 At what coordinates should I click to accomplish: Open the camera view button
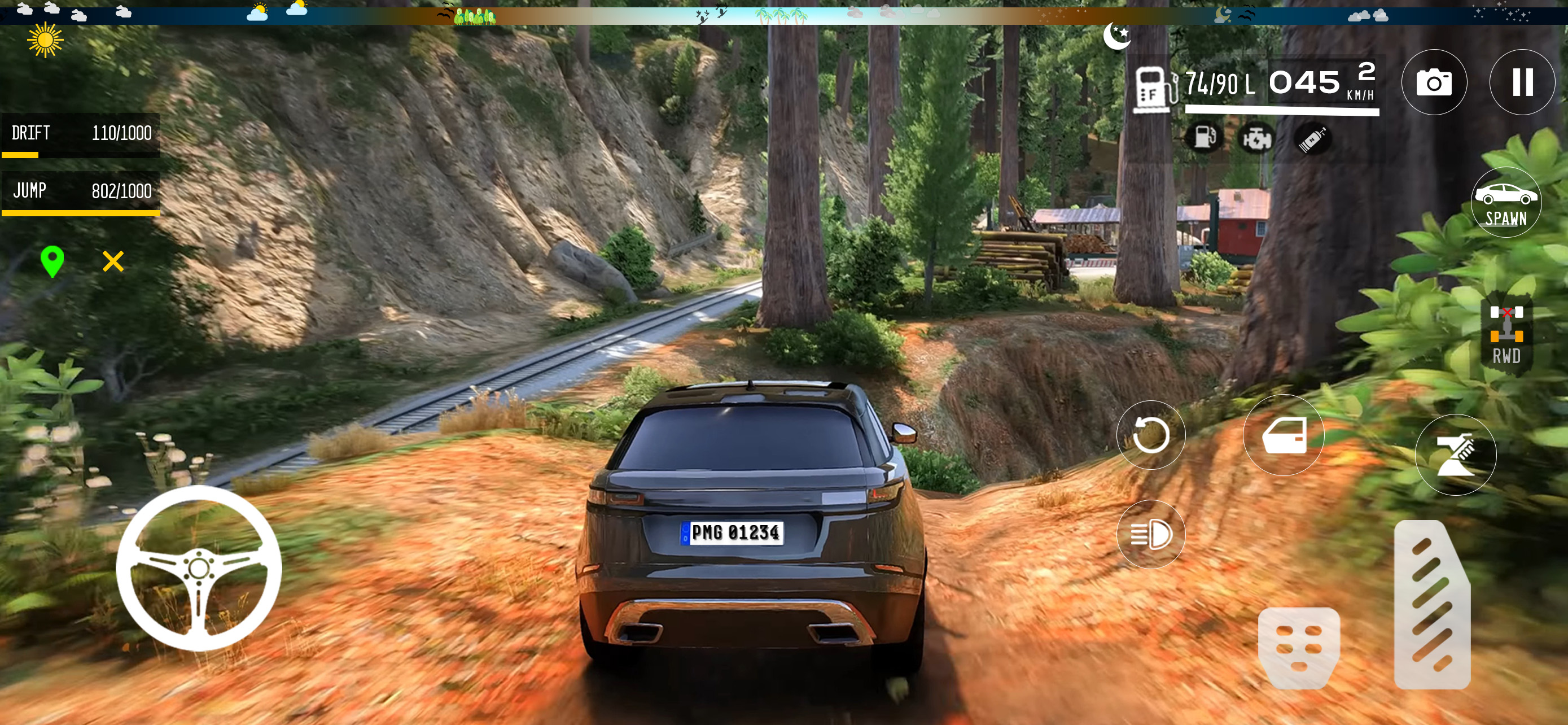1434,82
